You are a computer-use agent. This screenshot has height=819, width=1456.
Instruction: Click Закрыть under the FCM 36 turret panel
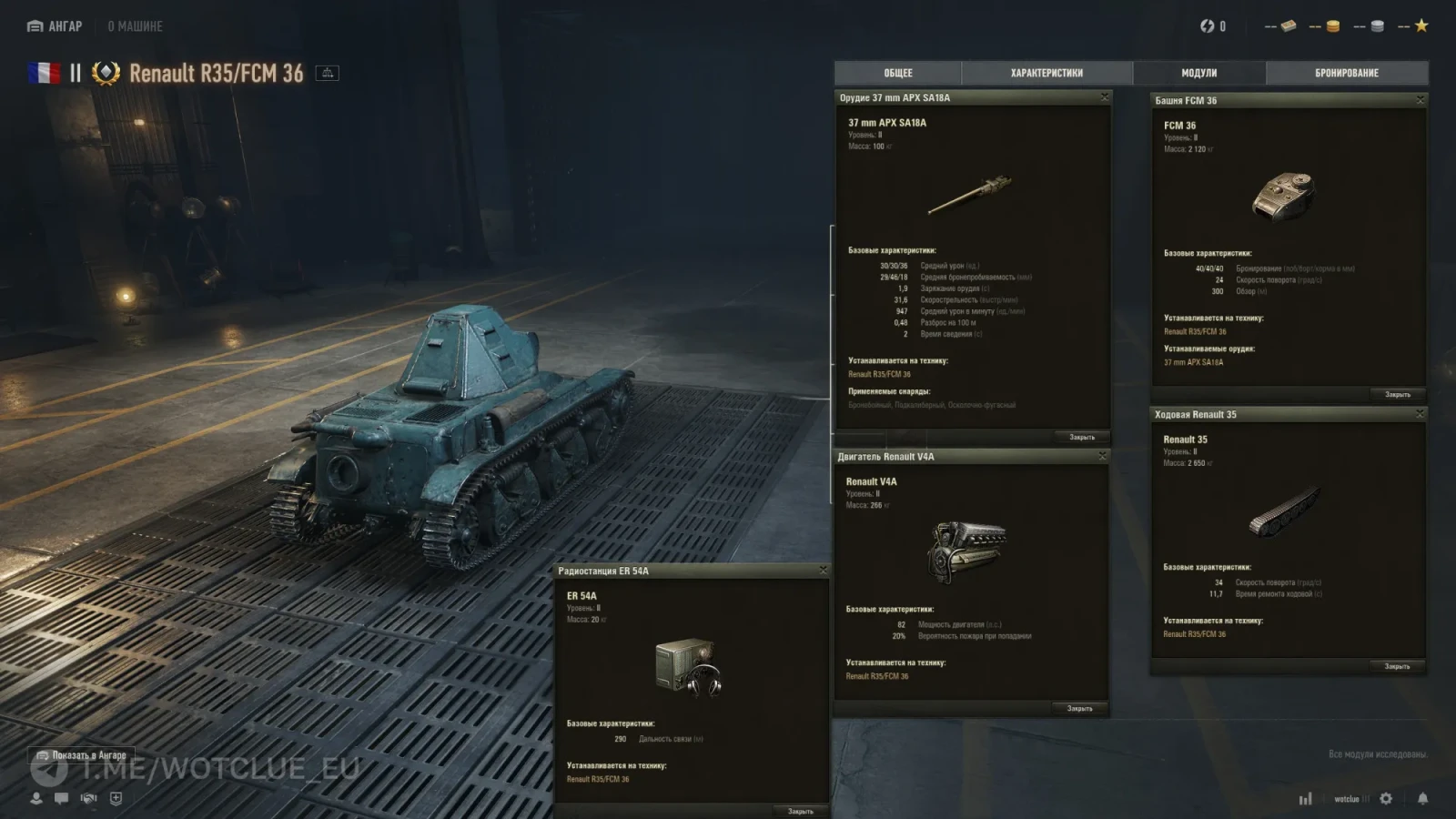(1397, 395)
